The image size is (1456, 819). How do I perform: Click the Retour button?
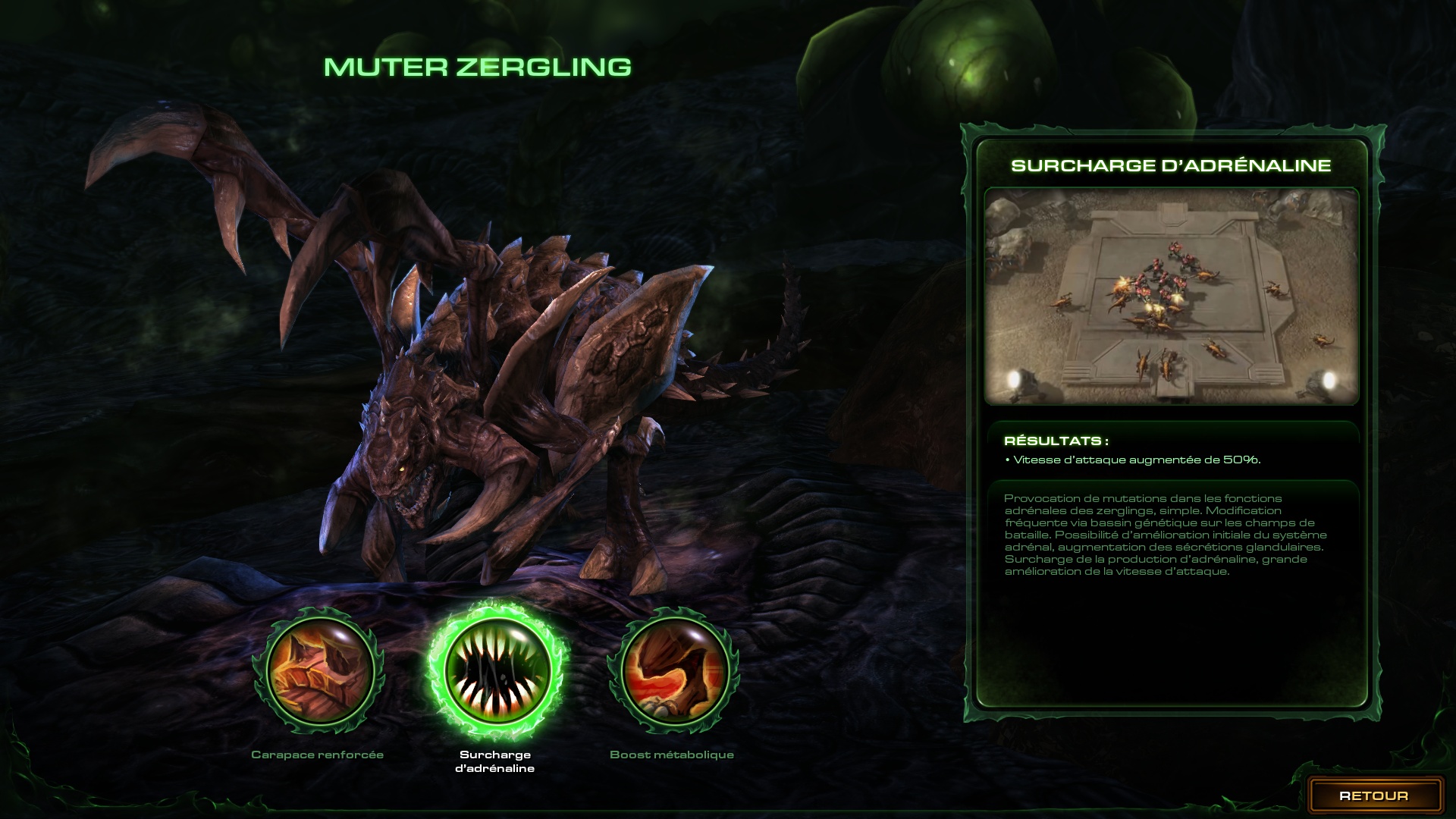pos(1373,795)
